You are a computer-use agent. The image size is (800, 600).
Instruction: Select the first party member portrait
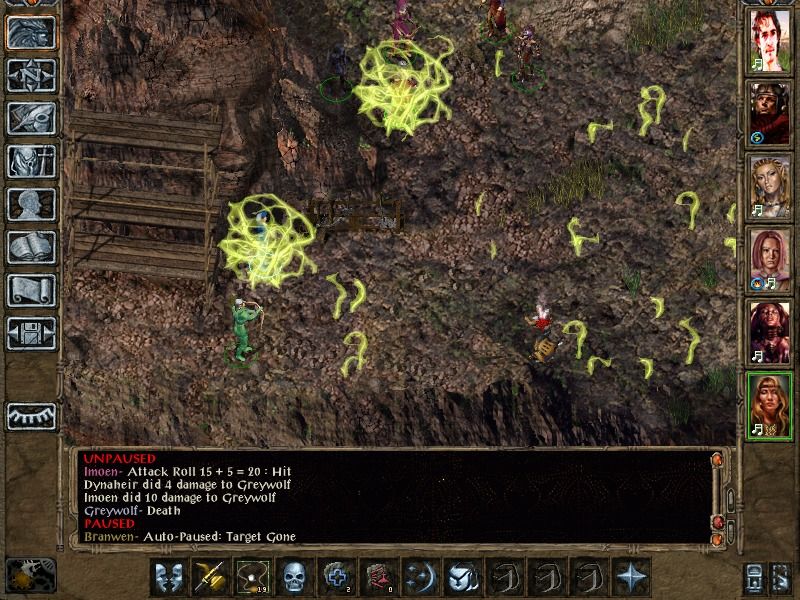770,41
